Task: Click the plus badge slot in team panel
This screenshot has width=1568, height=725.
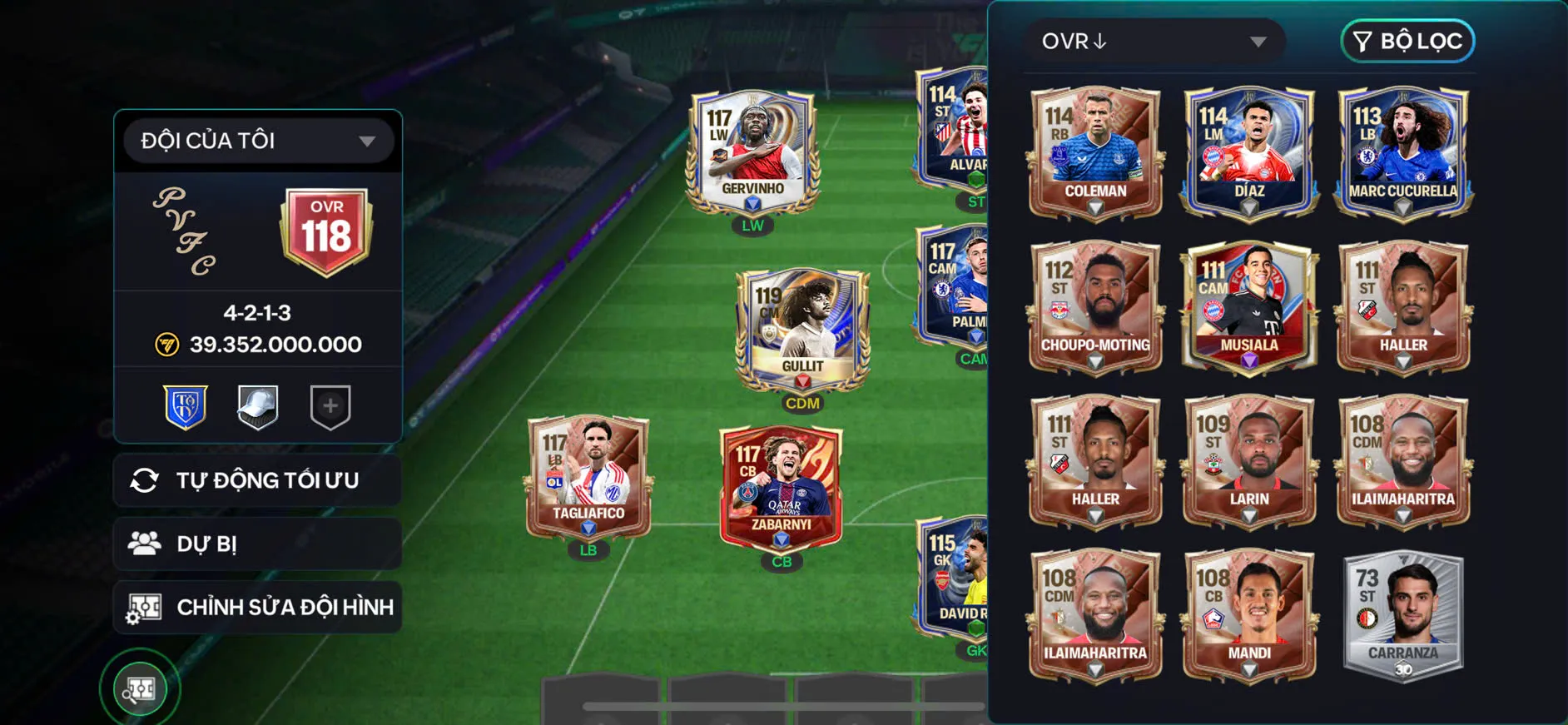Action: pyautogui.click(x=330, y=406)
